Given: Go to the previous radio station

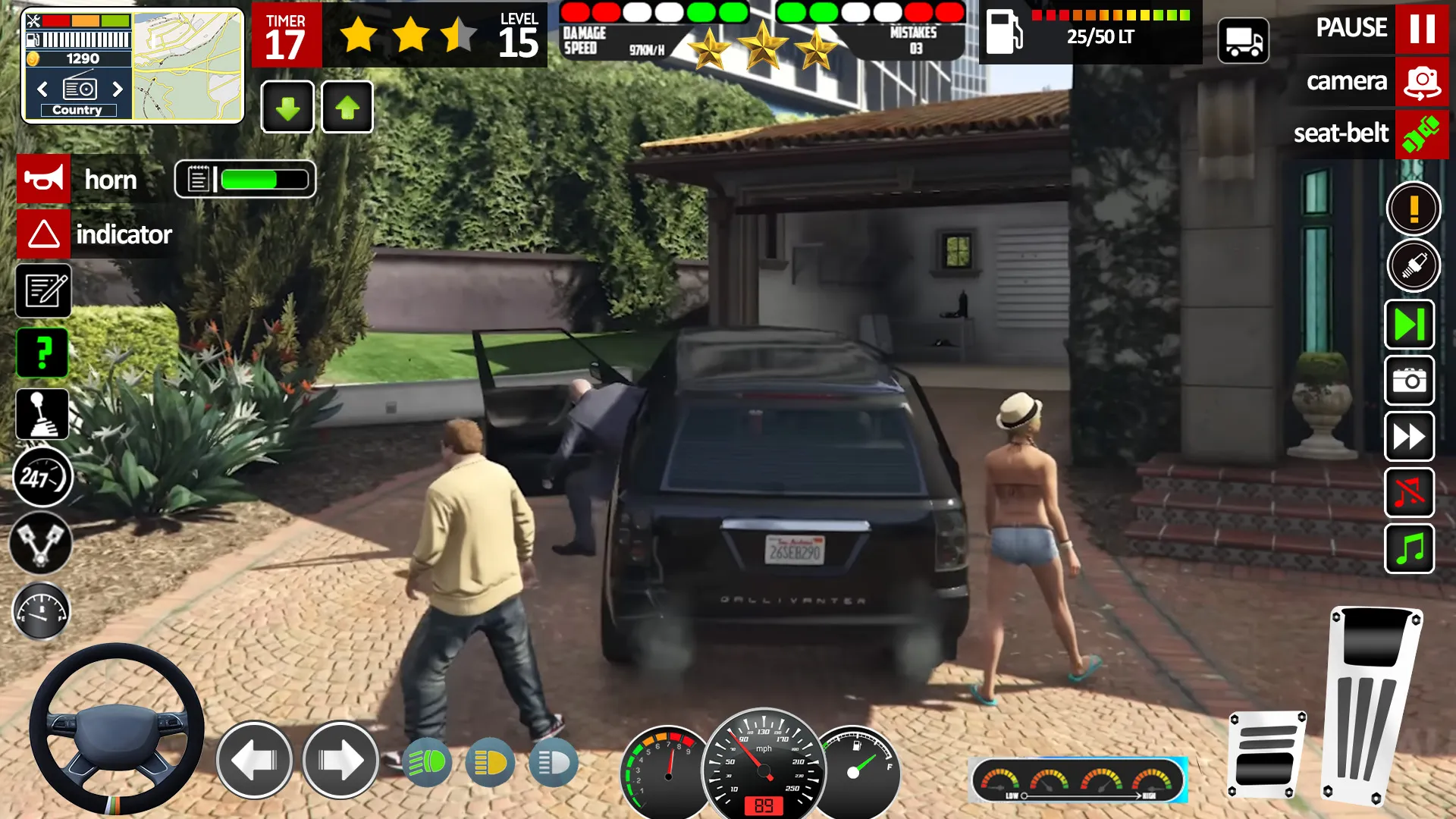Looking at the screenshot, I should point(41,89).
